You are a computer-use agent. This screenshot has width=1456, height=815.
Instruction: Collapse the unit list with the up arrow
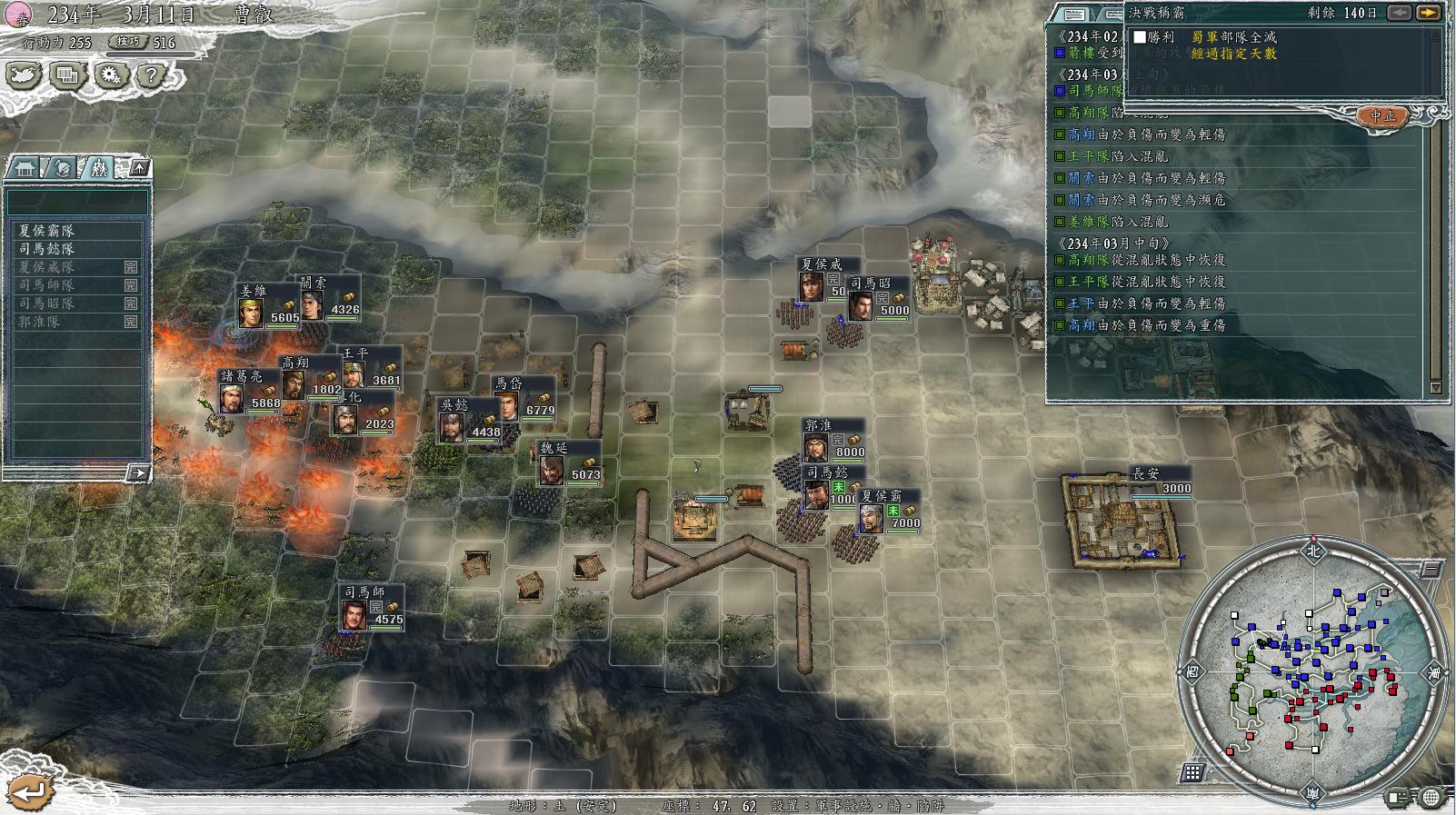click(x=139, y=167)
